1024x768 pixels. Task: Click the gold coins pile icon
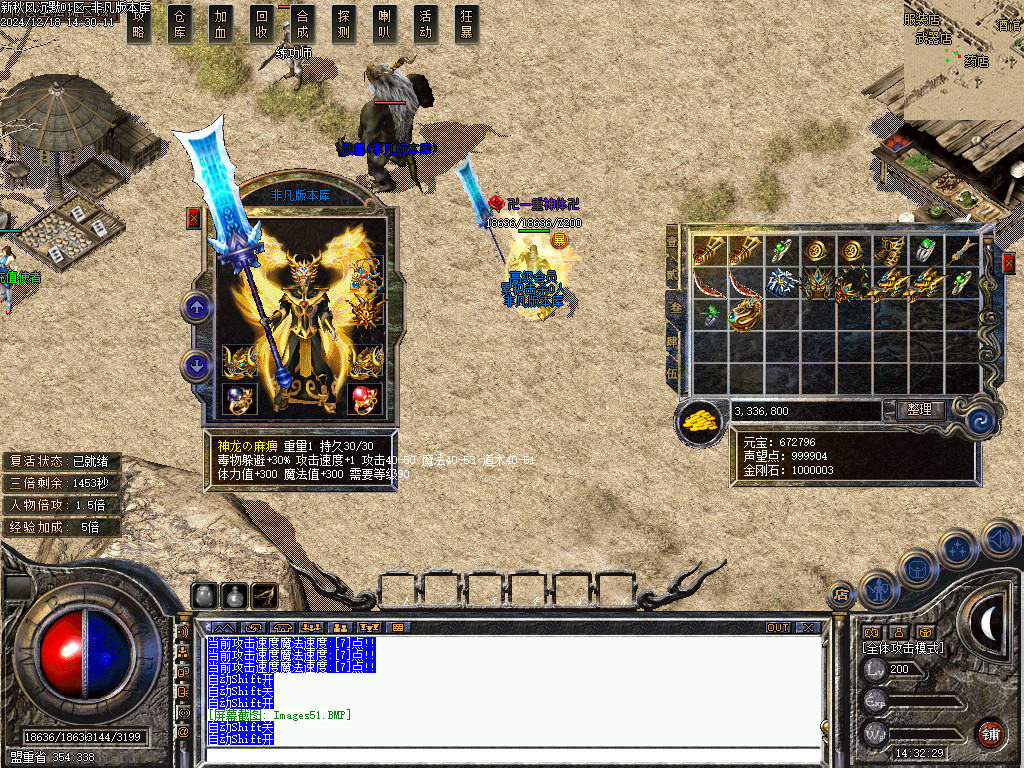701,421
